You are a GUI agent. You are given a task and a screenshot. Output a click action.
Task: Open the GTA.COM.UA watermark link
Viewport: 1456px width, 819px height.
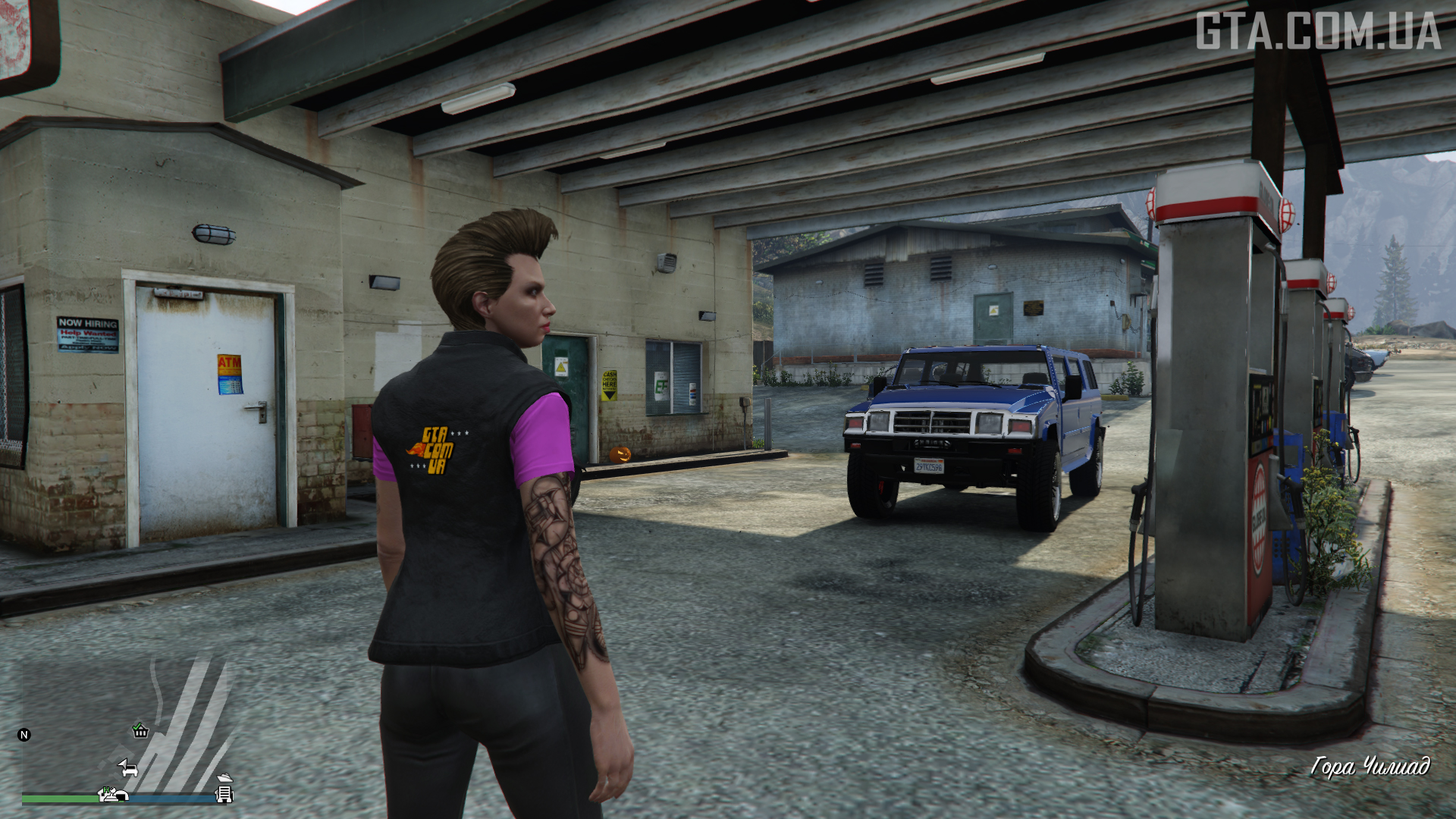[x=1318, y=32]
